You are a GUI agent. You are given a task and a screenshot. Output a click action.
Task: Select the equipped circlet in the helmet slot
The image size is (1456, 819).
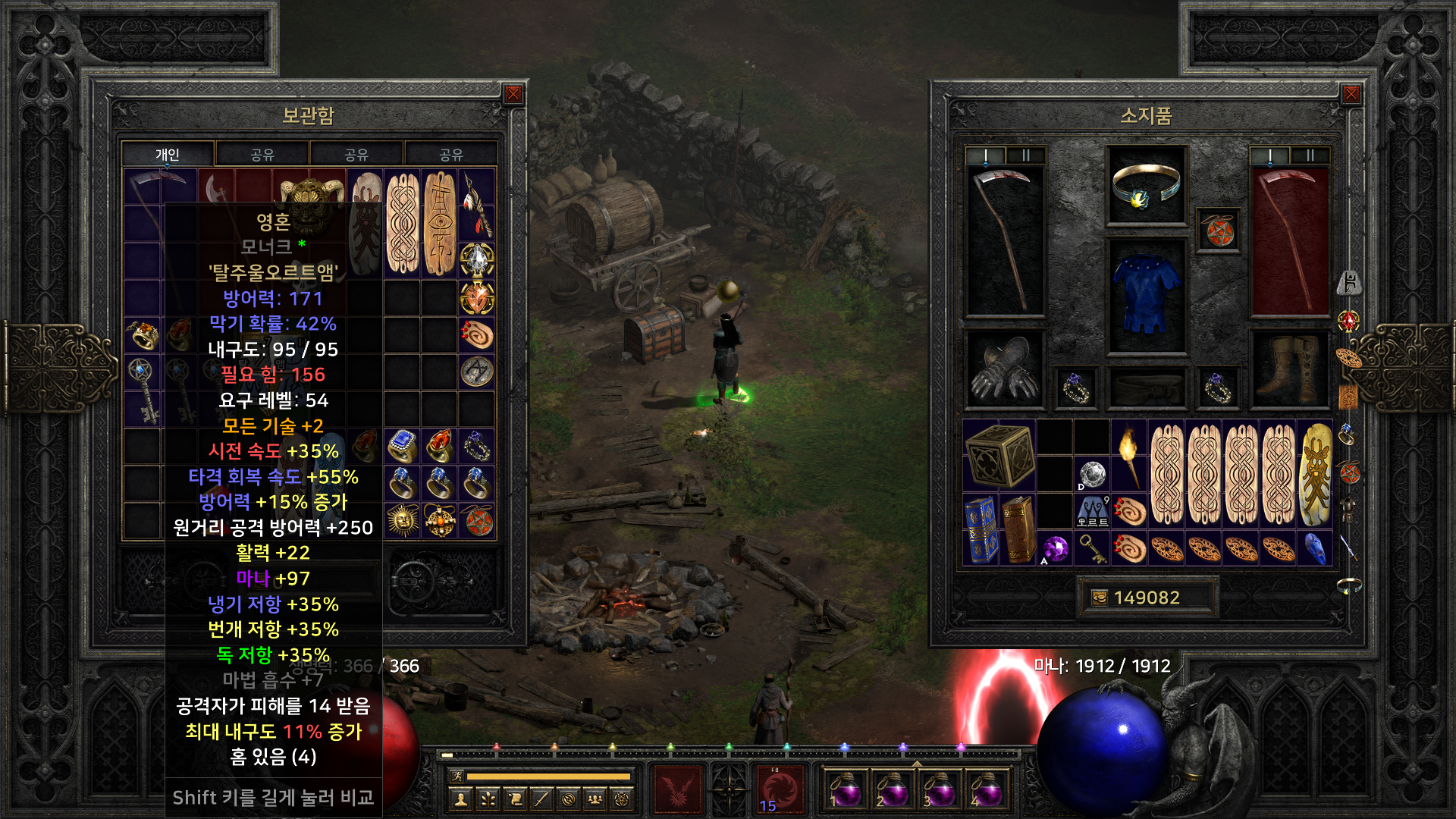1146,184
